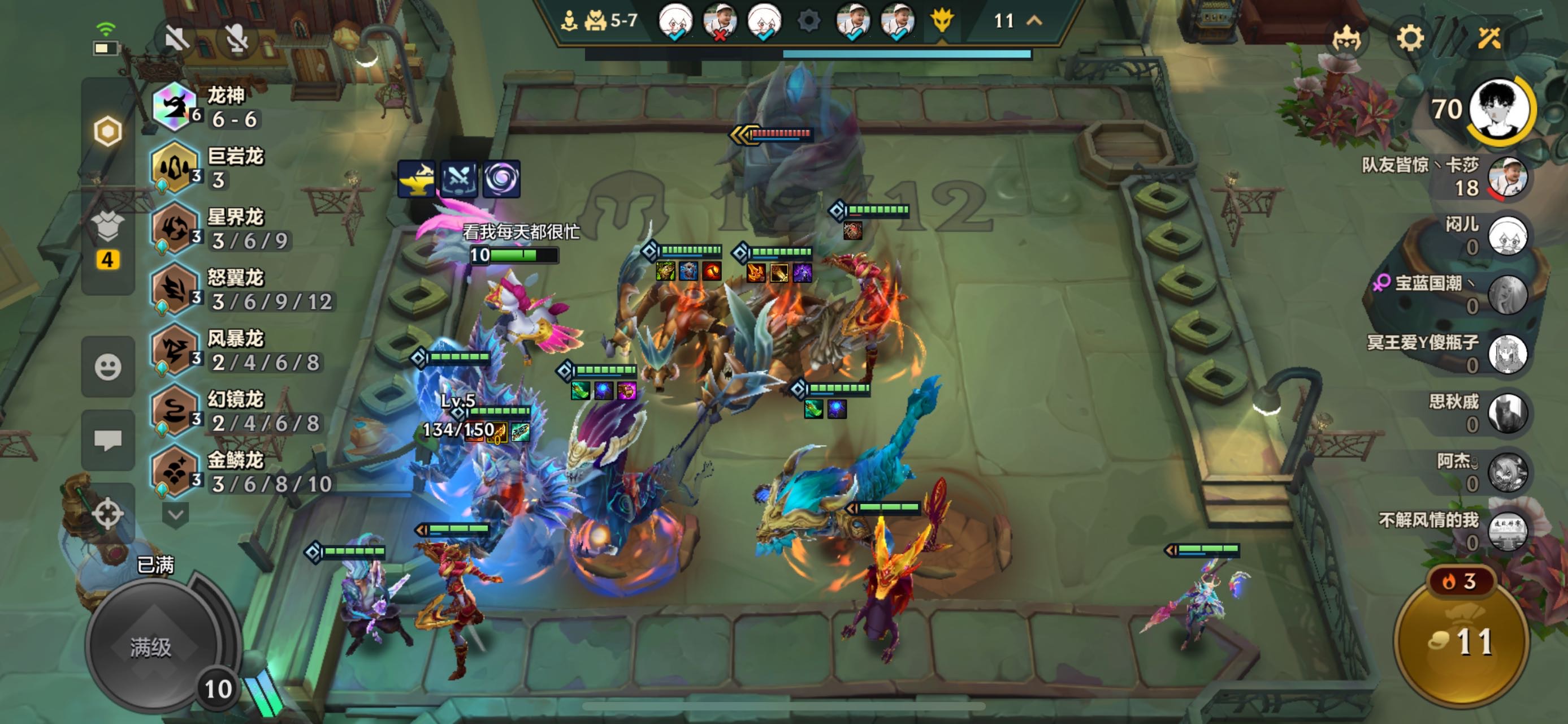Expand the round tracker arrow beside 11

(1034, 21)
